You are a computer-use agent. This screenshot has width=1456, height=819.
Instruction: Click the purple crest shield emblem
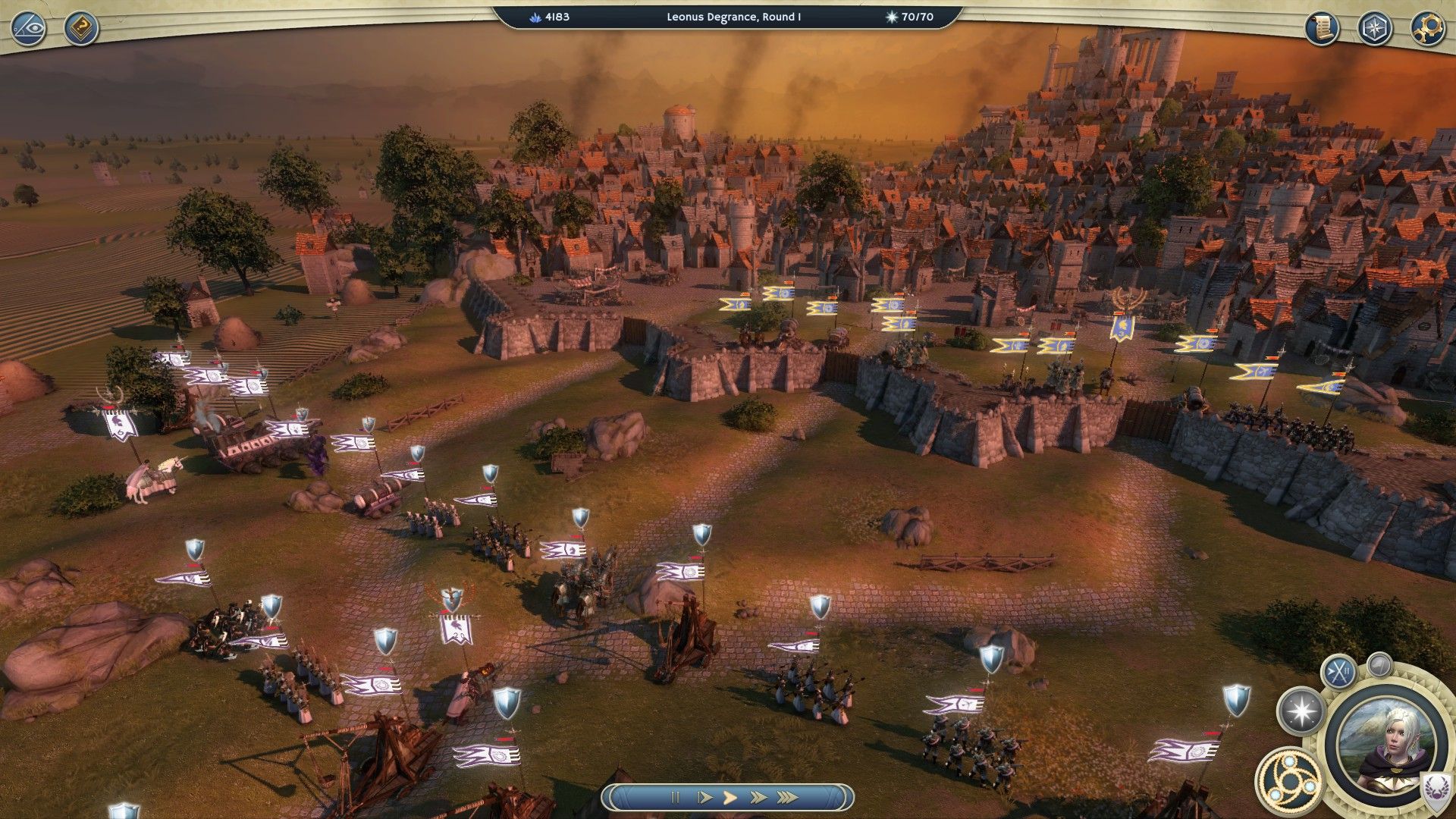[x=1434, y=789]
